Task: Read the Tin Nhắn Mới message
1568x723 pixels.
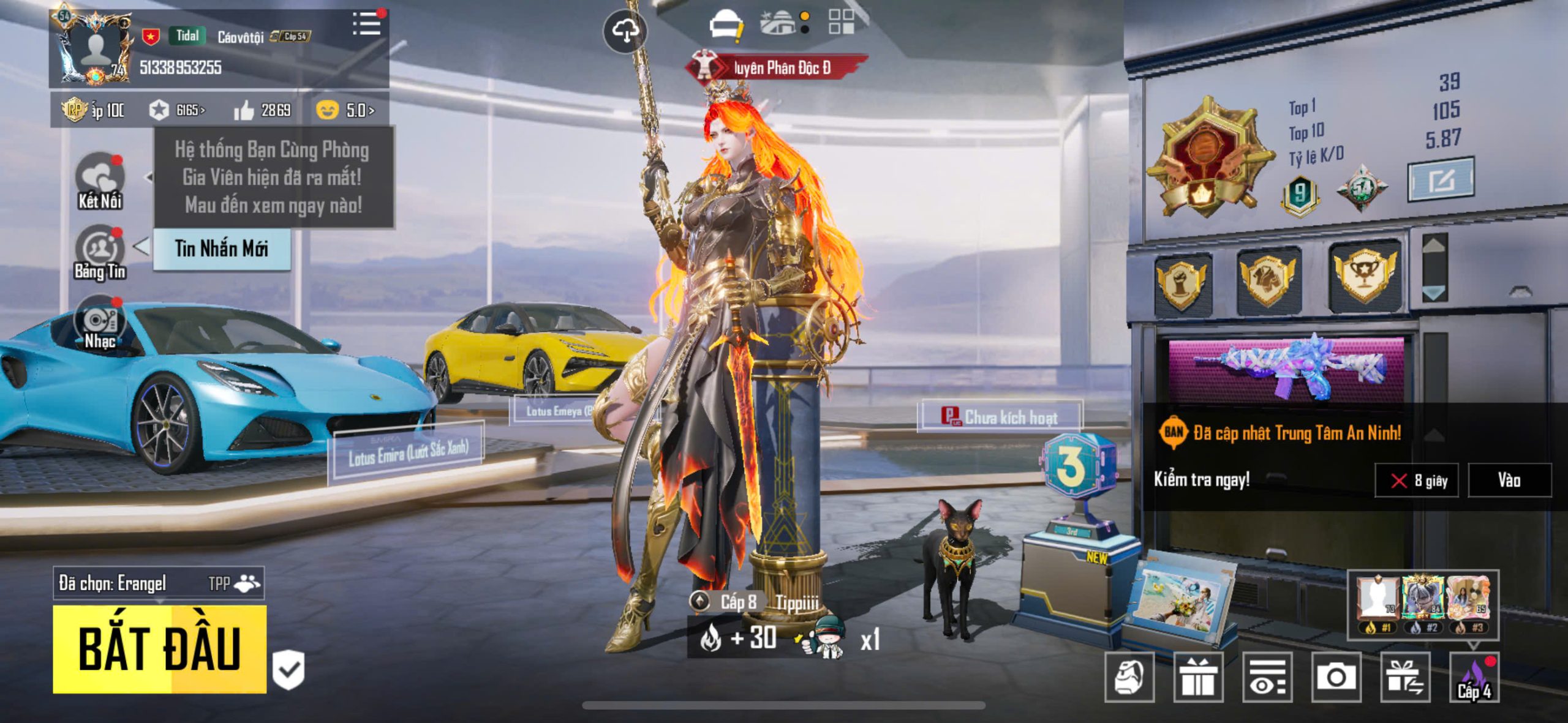Action: coord(222,249)
